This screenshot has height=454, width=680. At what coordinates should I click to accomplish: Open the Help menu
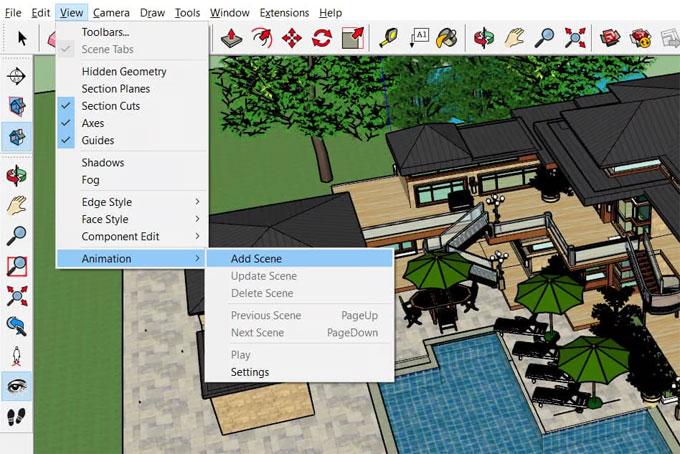coord(330,13)
